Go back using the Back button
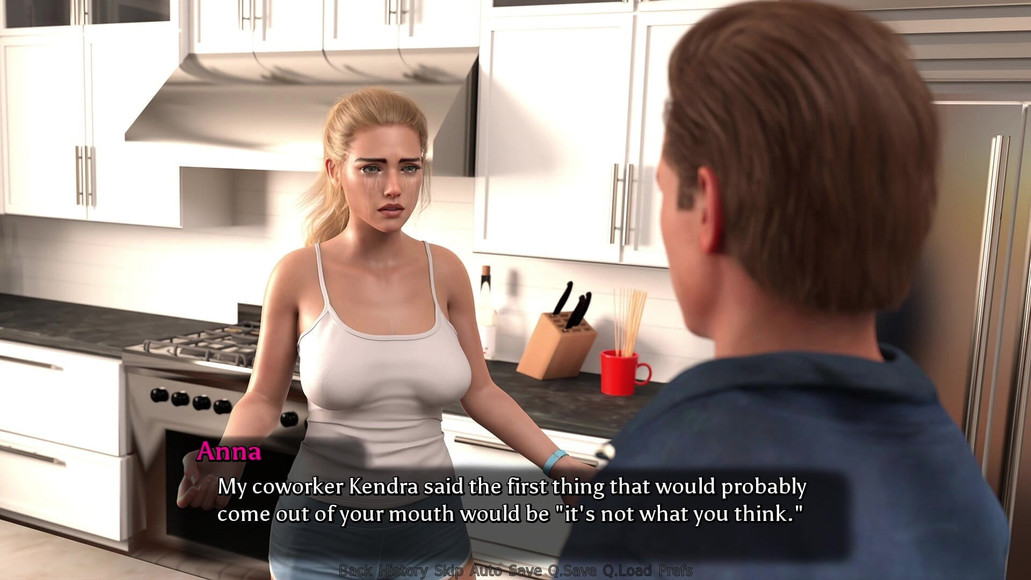1031x580 pixels. [354, 571]
